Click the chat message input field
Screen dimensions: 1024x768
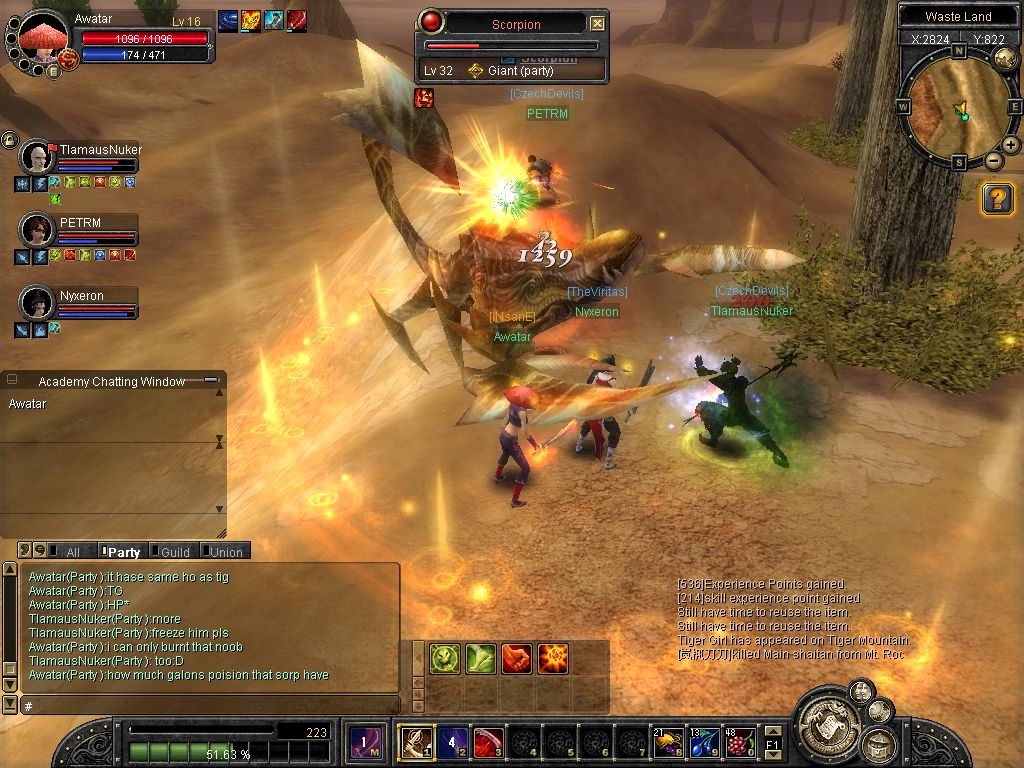click(210, 706)
